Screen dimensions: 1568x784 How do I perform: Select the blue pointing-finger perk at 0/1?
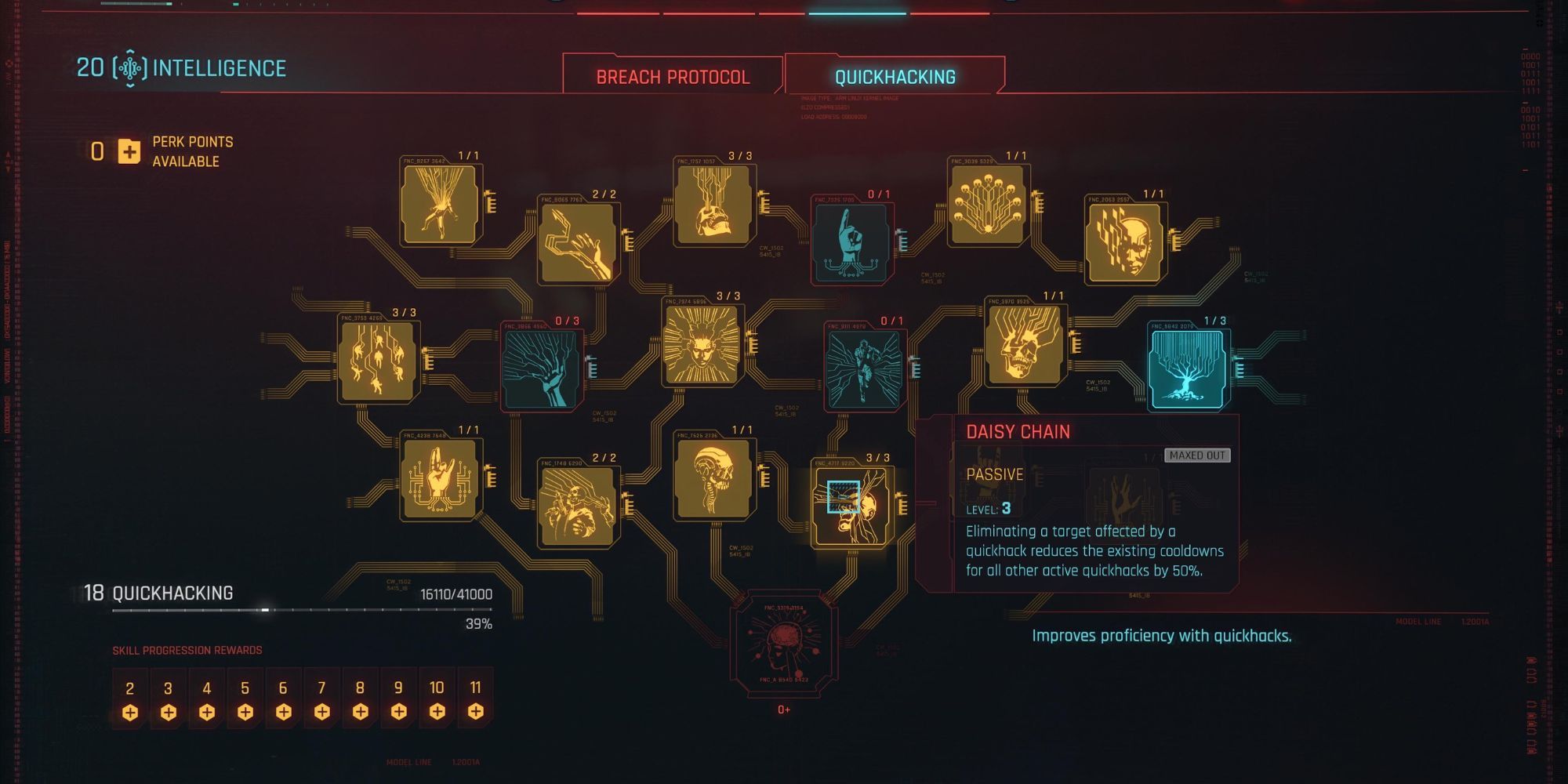pyautogui.click(x=851, y=243)
